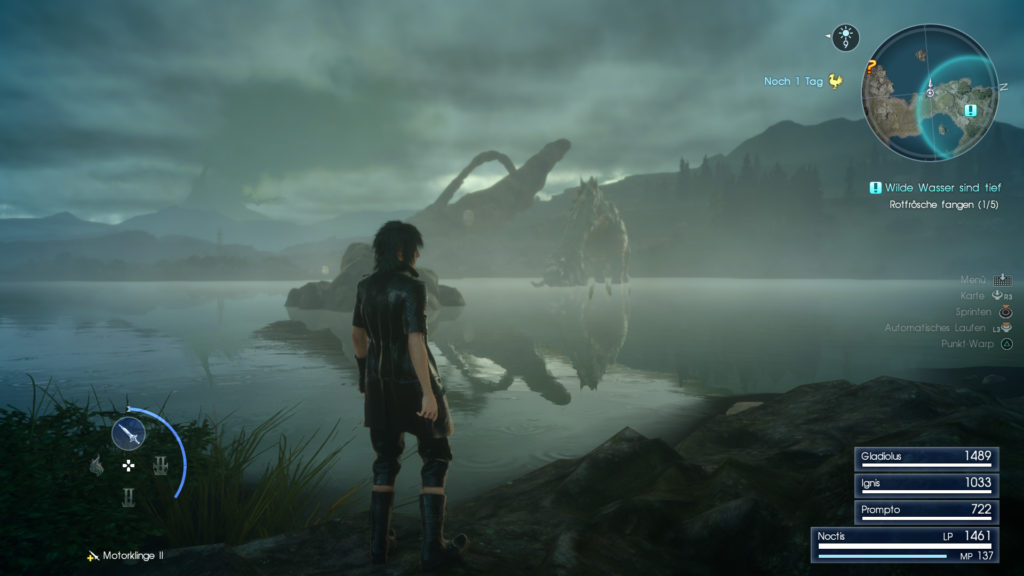1024x576 pixels.
Task: Click the cyan quest marker on the minimap
Action: click(x=970, y=110)
